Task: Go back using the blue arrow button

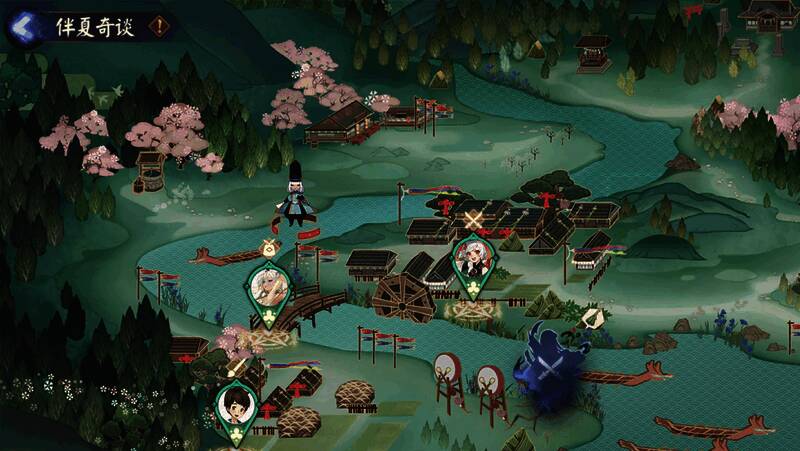Action: click(20, 26)
